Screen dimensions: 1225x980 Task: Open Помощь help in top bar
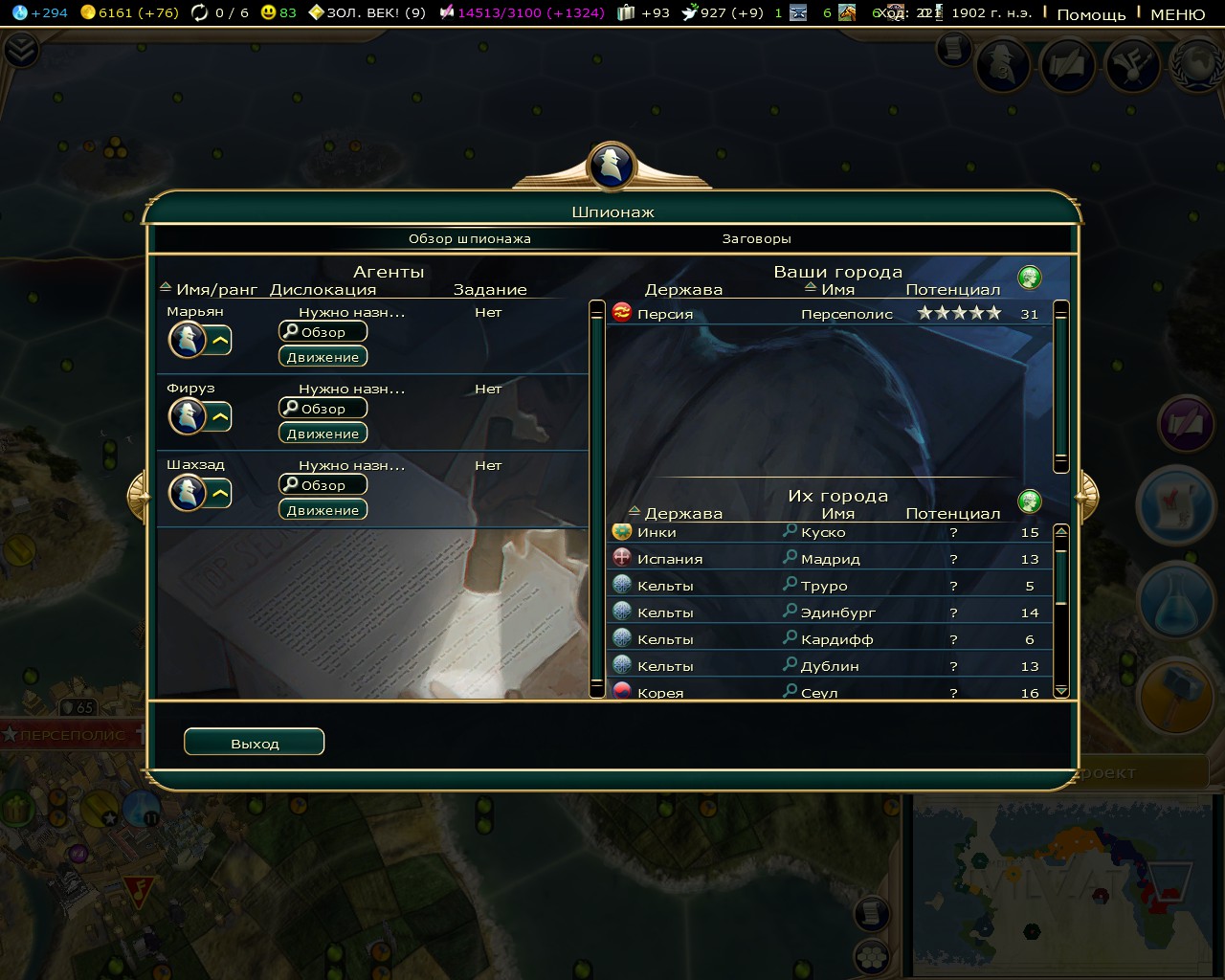(x=1090, y=14)
